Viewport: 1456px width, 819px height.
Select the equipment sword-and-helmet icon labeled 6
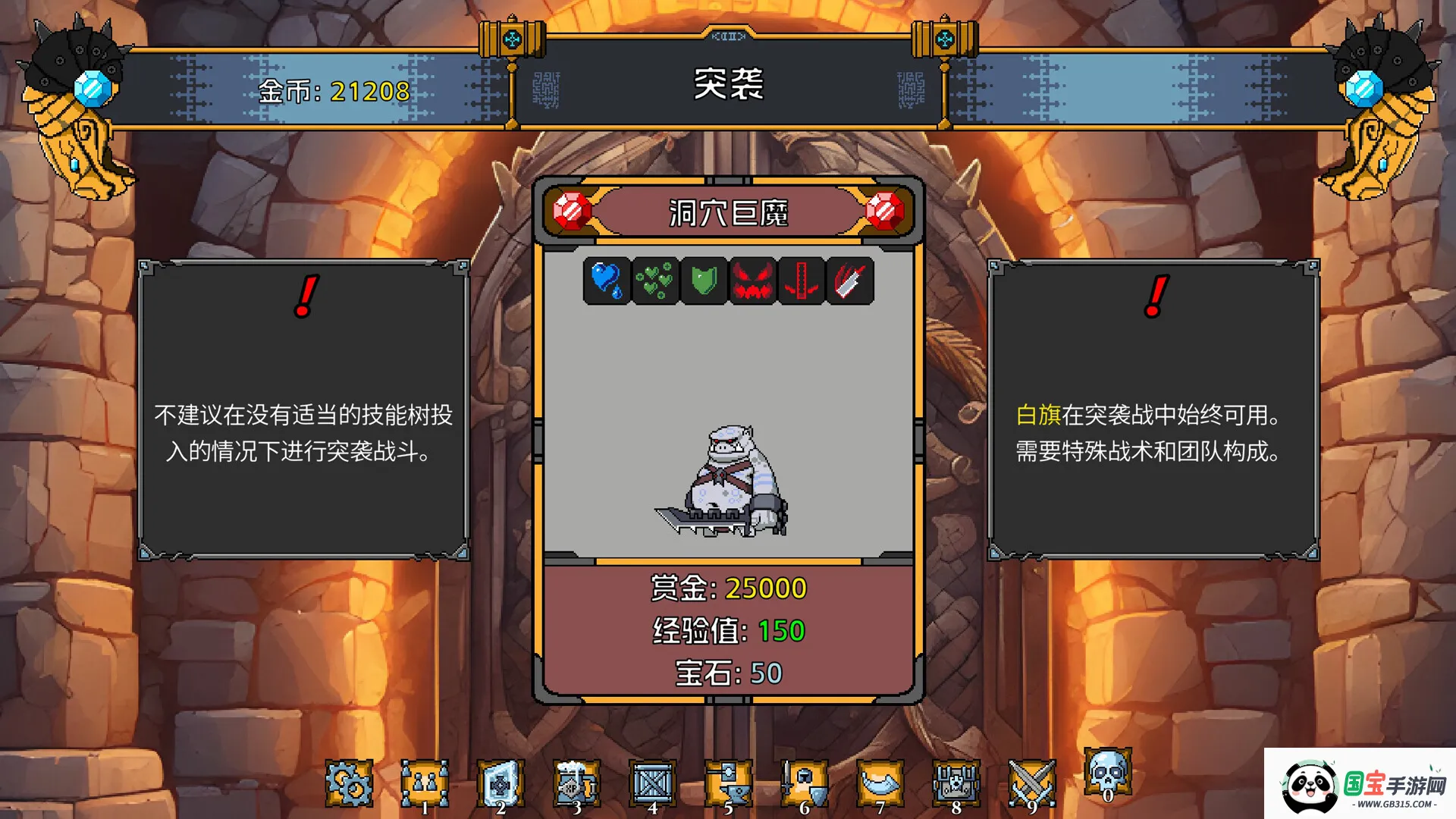tap(804, 781)
